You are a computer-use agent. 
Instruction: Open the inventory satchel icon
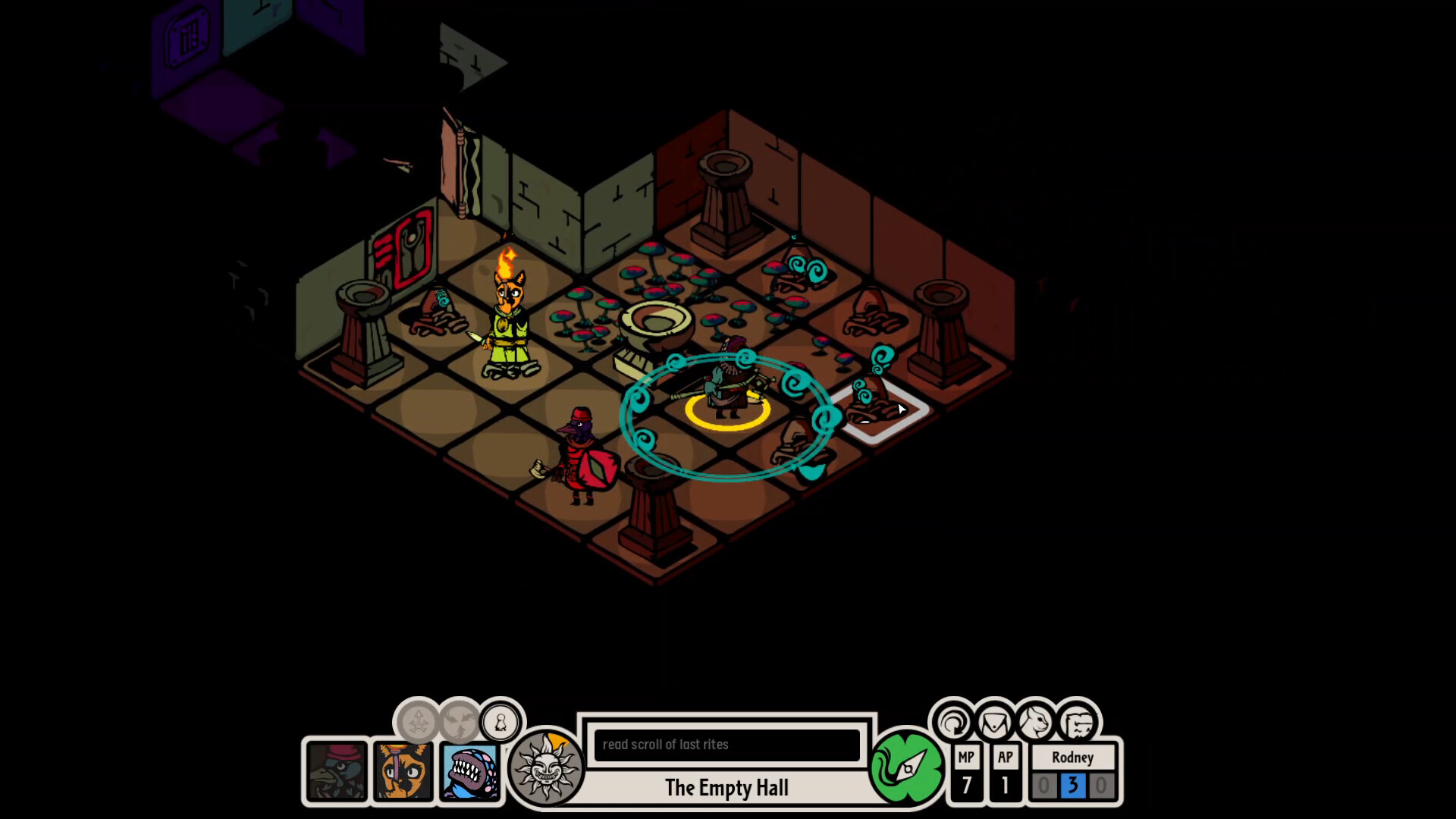995,723
